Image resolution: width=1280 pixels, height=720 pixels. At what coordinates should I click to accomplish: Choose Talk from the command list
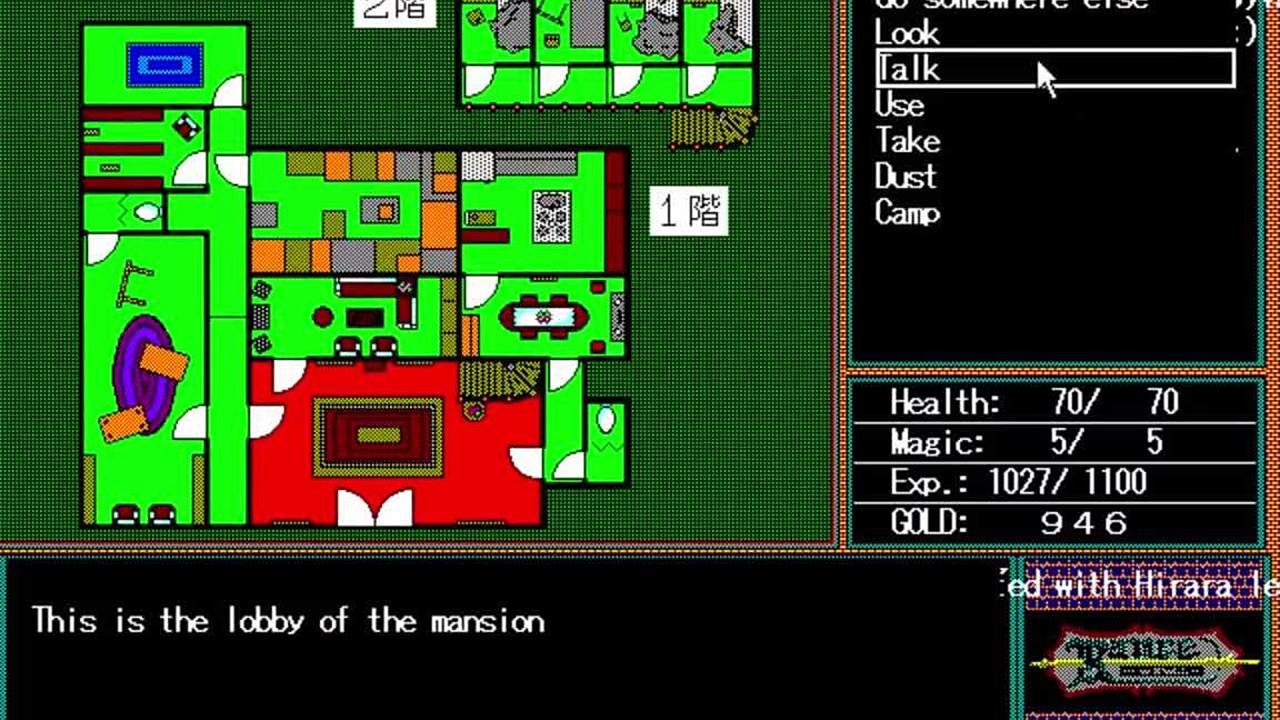point(908,69)
